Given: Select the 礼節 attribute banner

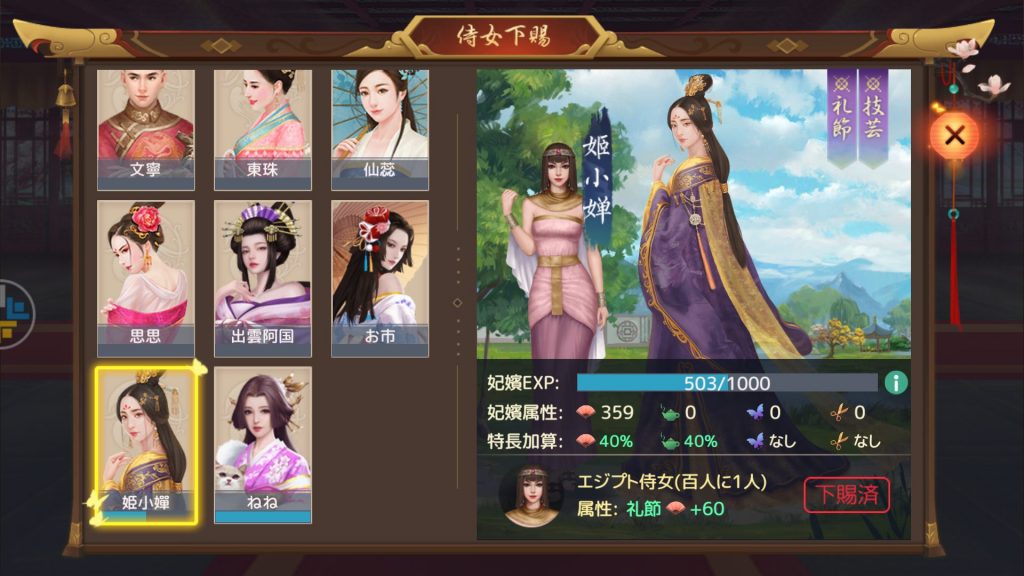Looking at the screenshot, I should click(841, 115).
